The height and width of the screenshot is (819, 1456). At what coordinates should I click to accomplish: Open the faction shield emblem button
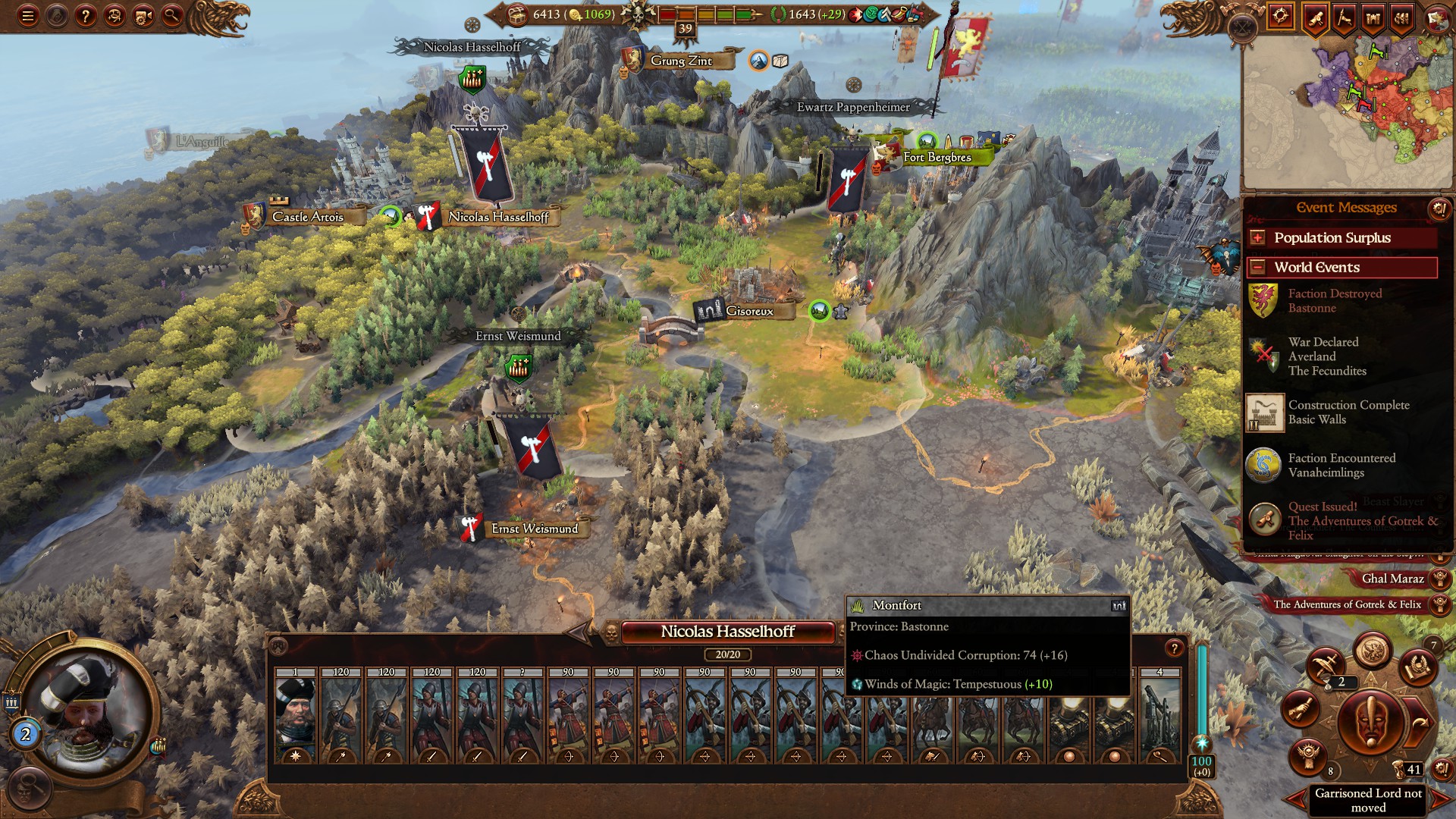pos(1437,17)
